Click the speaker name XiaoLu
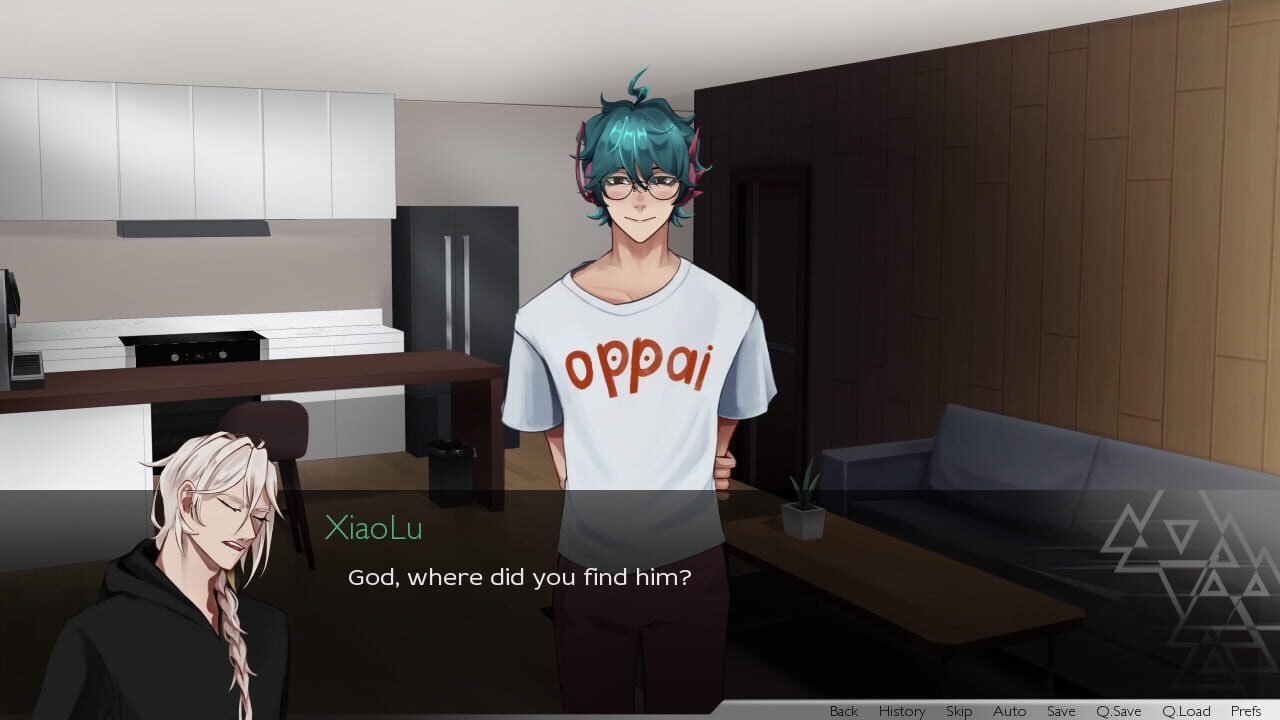This screenshot has width=1280, height=720. (x=371, y=529)
